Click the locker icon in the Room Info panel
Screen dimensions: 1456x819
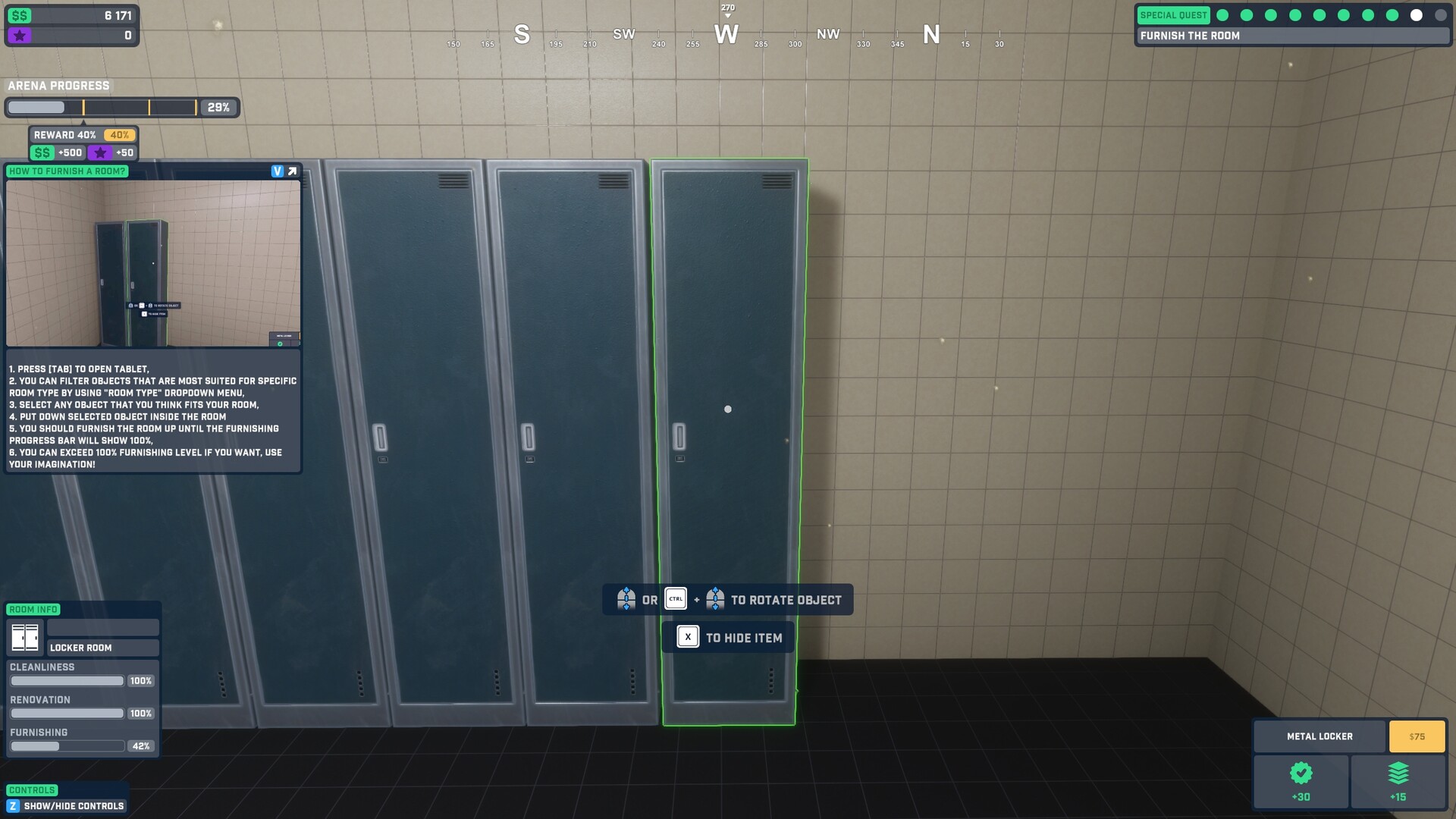tap(25, 638)
